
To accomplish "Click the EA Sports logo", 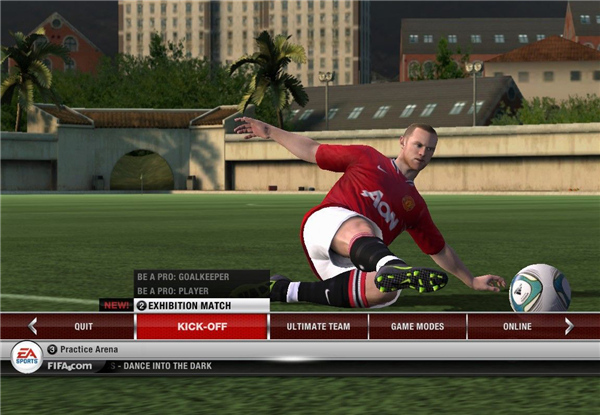I will (x=26, y=356).
